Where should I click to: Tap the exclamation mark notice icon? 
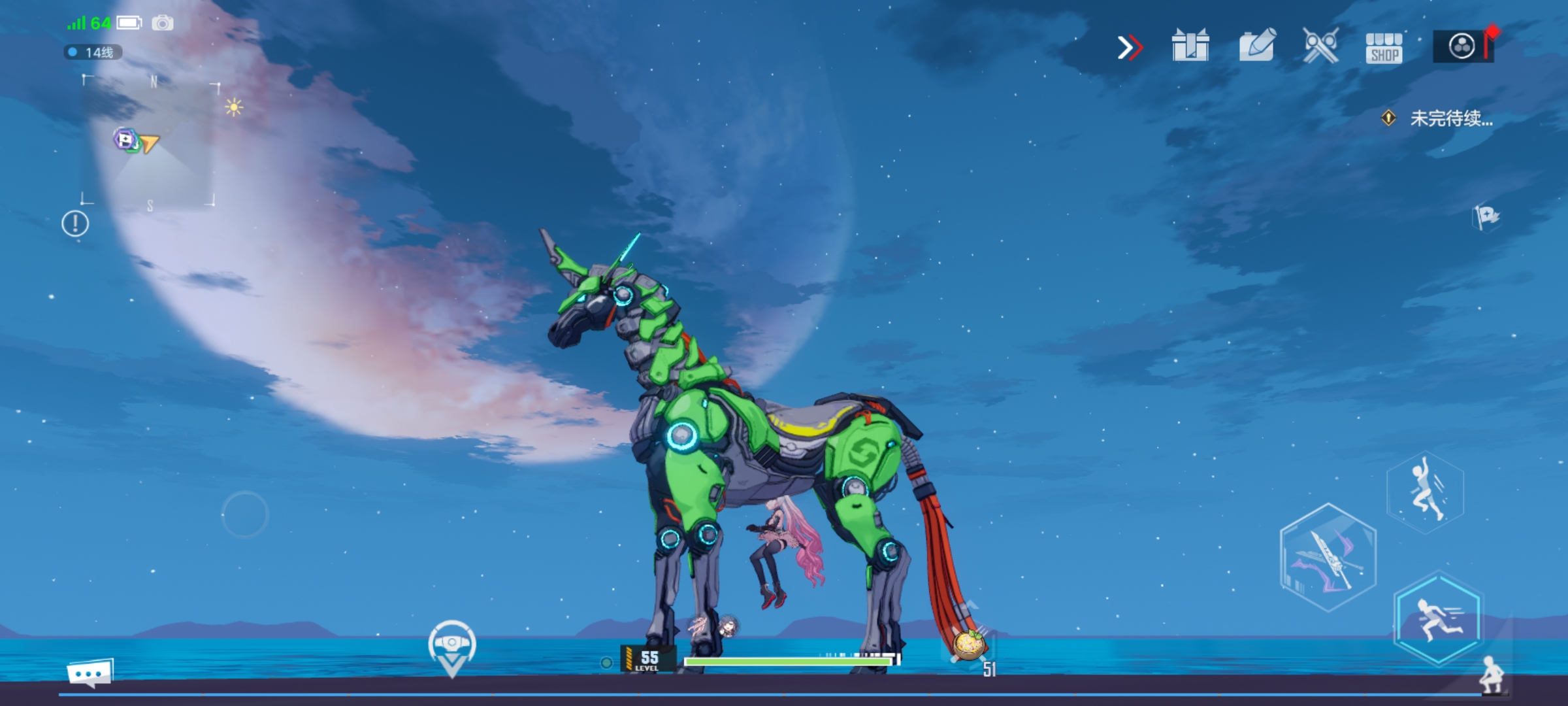click(x=75, y=224)
